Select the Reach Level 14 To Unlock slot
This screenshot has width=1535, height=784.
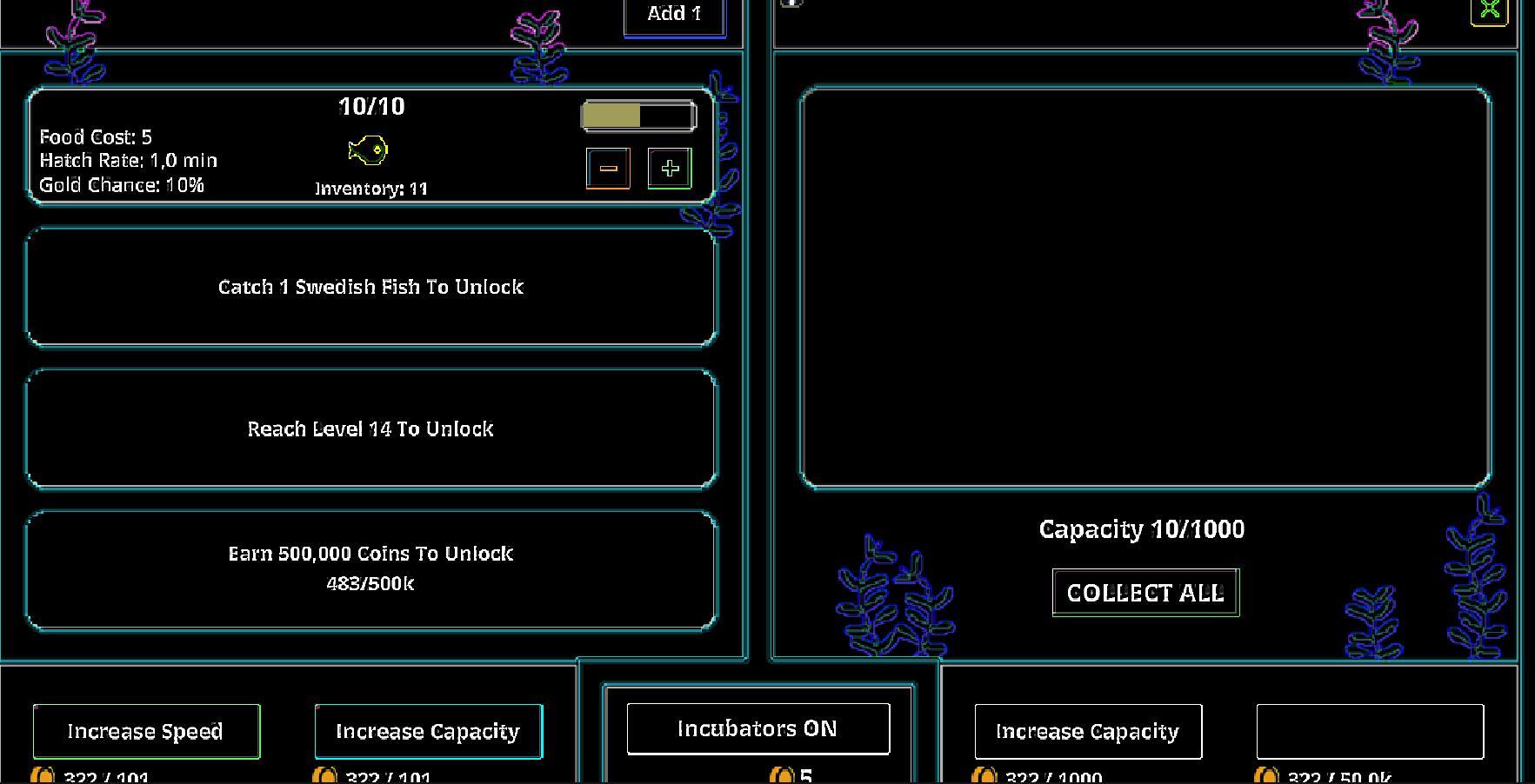[371, 428]
